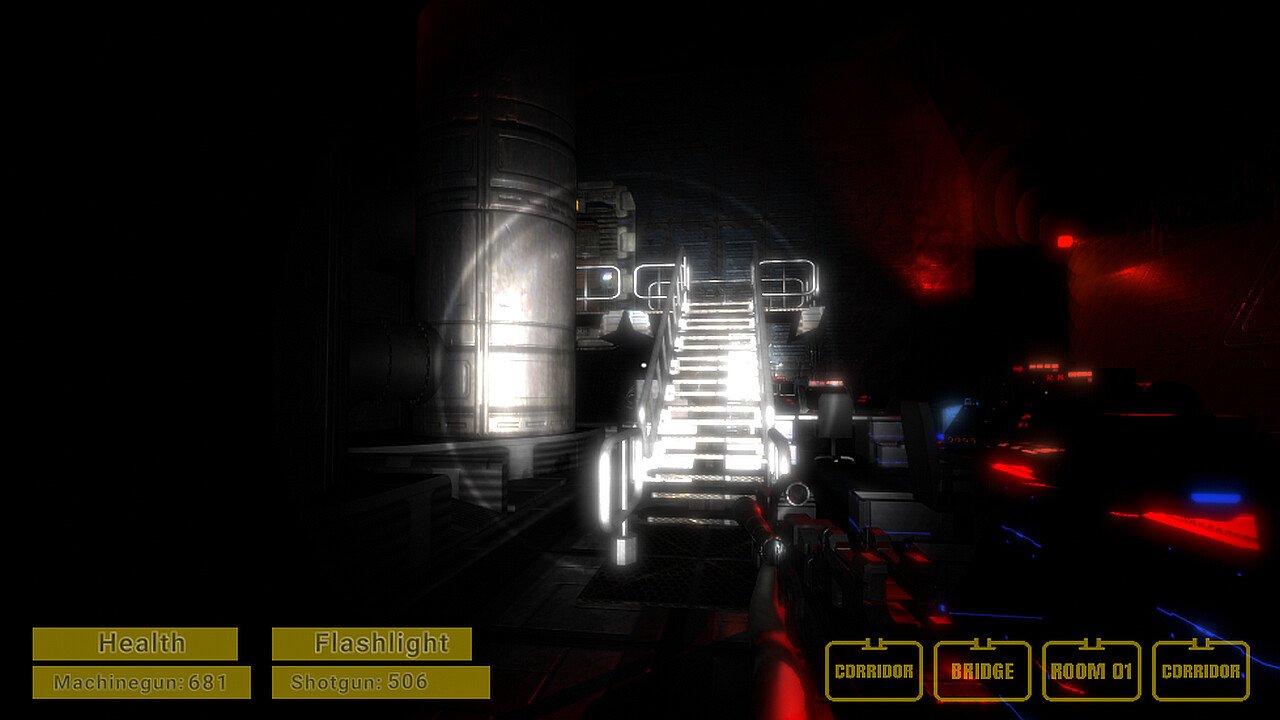Click the BRIDGE location sign

pyautogui.click(x=982, y=671)
